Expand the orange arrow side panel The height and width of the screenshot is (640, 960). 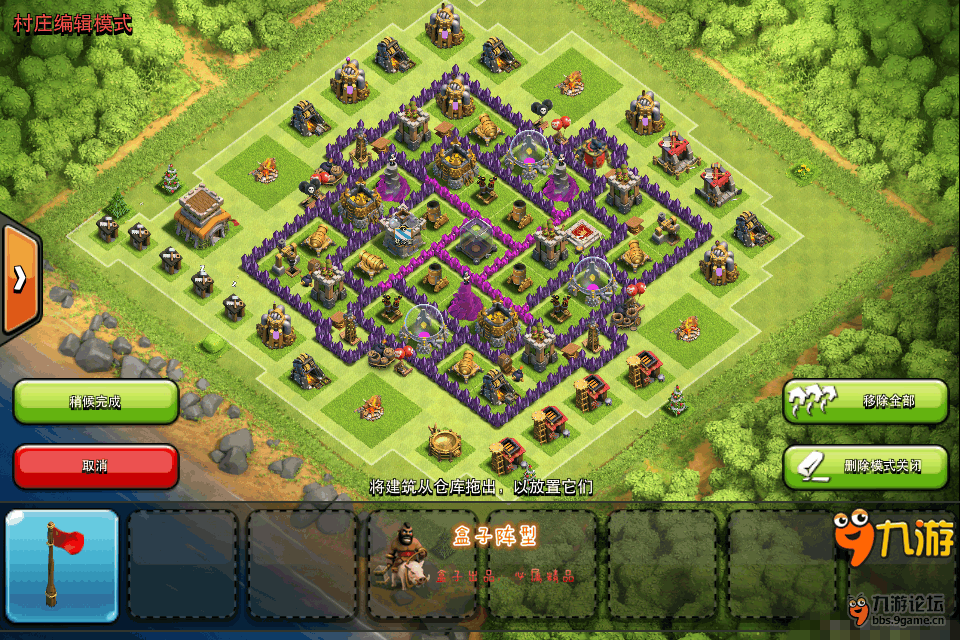[x=19, y=279]
